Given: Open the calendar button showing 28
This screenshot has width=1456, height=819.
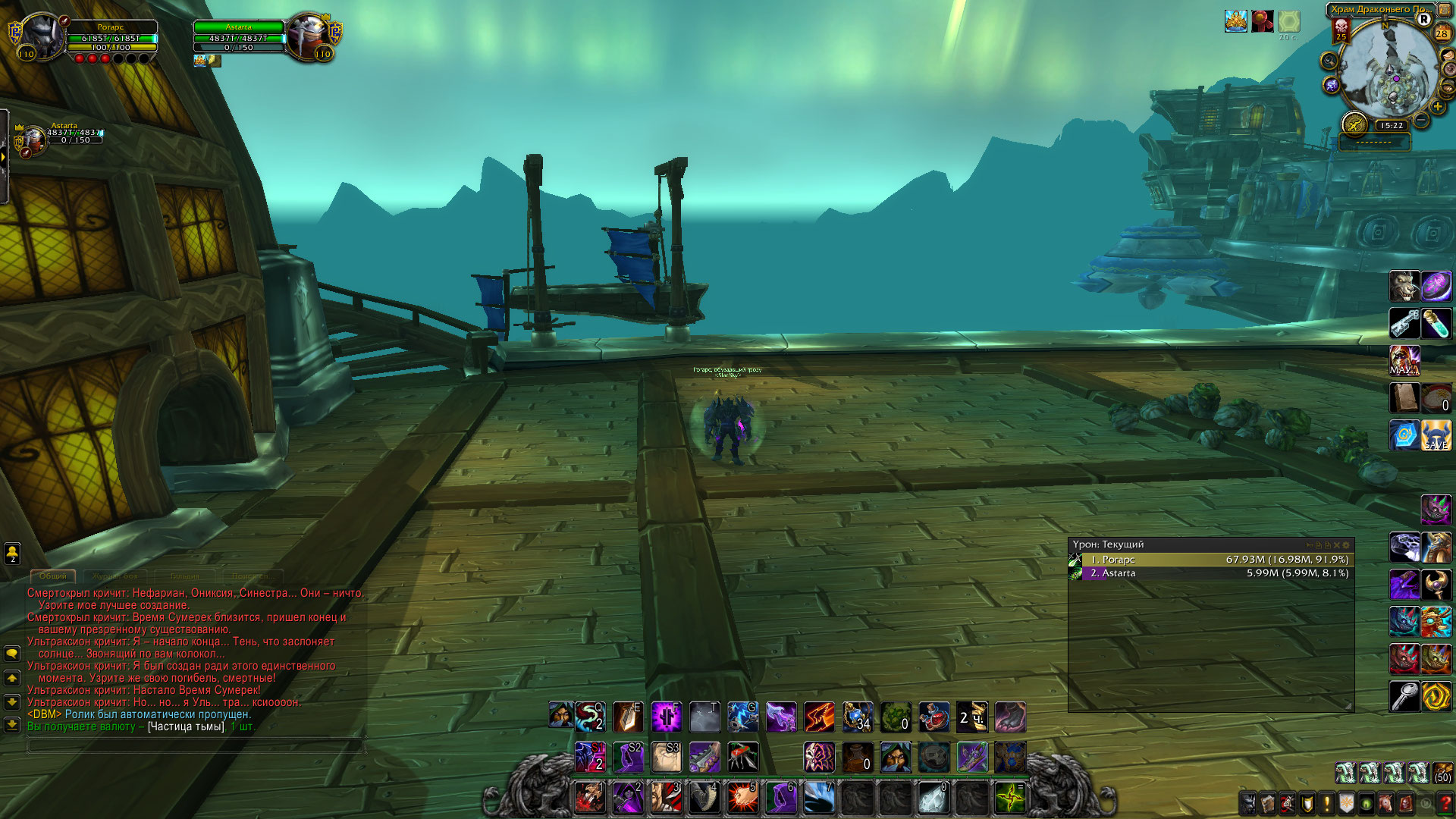Looking at the screenshot, I should pos(1442,33).
